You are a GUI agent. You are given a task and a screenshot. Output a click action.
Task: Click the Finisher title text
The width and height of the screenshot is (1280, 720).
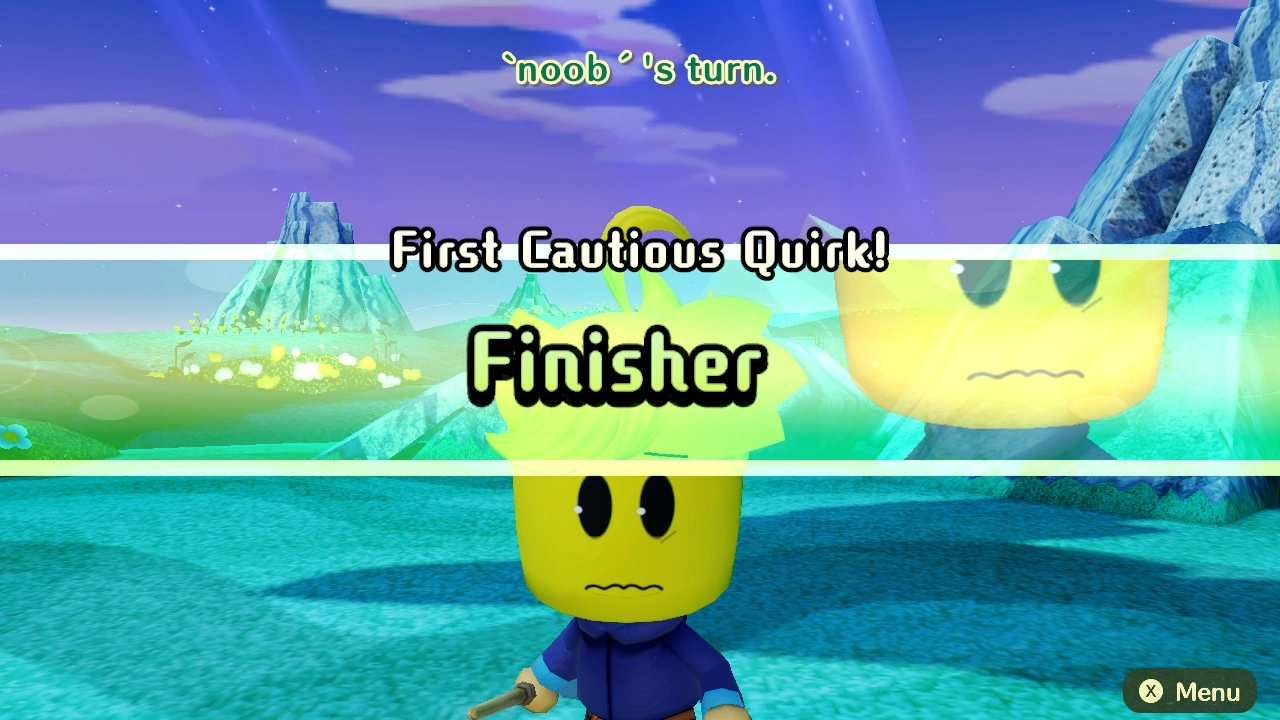click(x=615, y=365)
